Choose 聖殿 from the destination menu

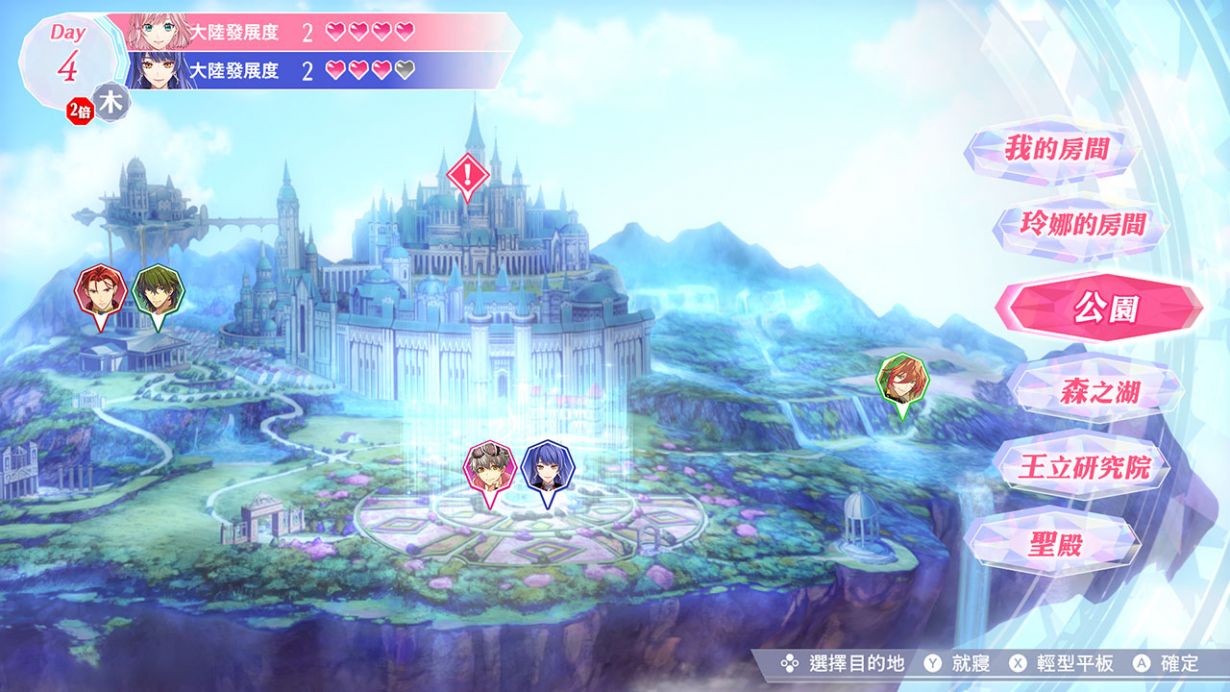(x=1055, y=543)
